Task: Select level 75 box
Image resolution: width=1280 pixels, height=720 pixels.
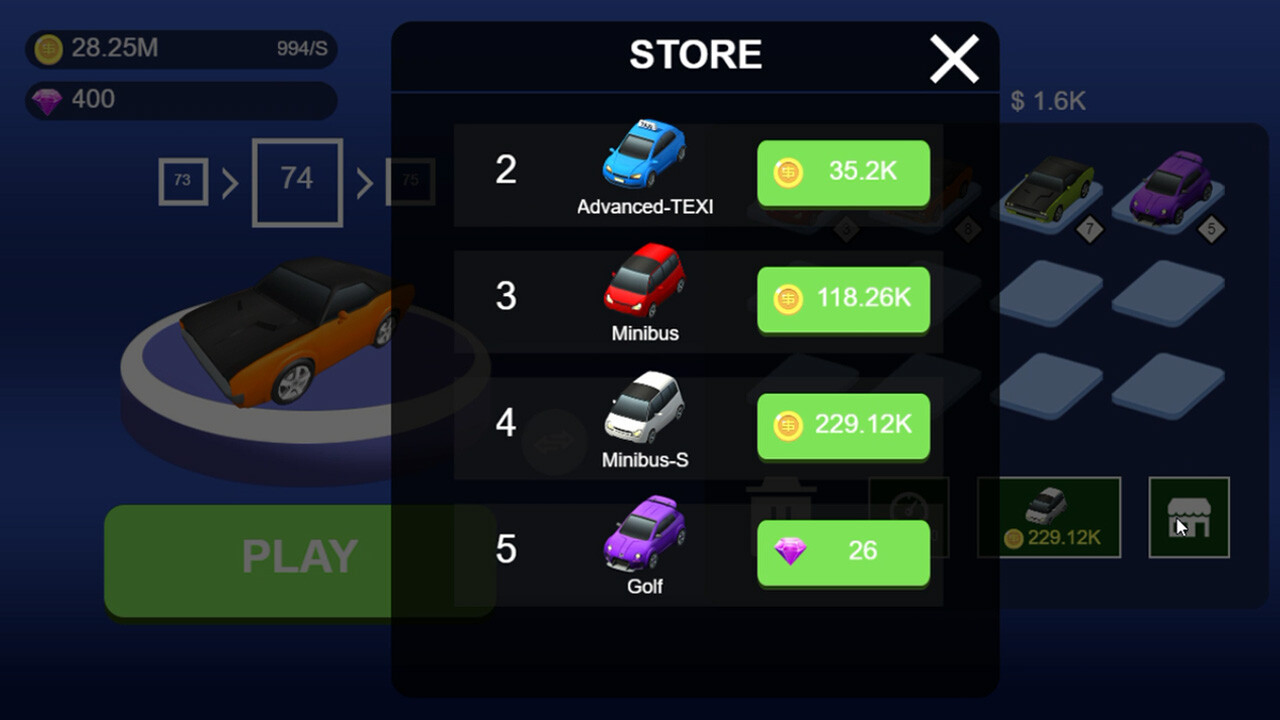Action: (x=410, y=181)
